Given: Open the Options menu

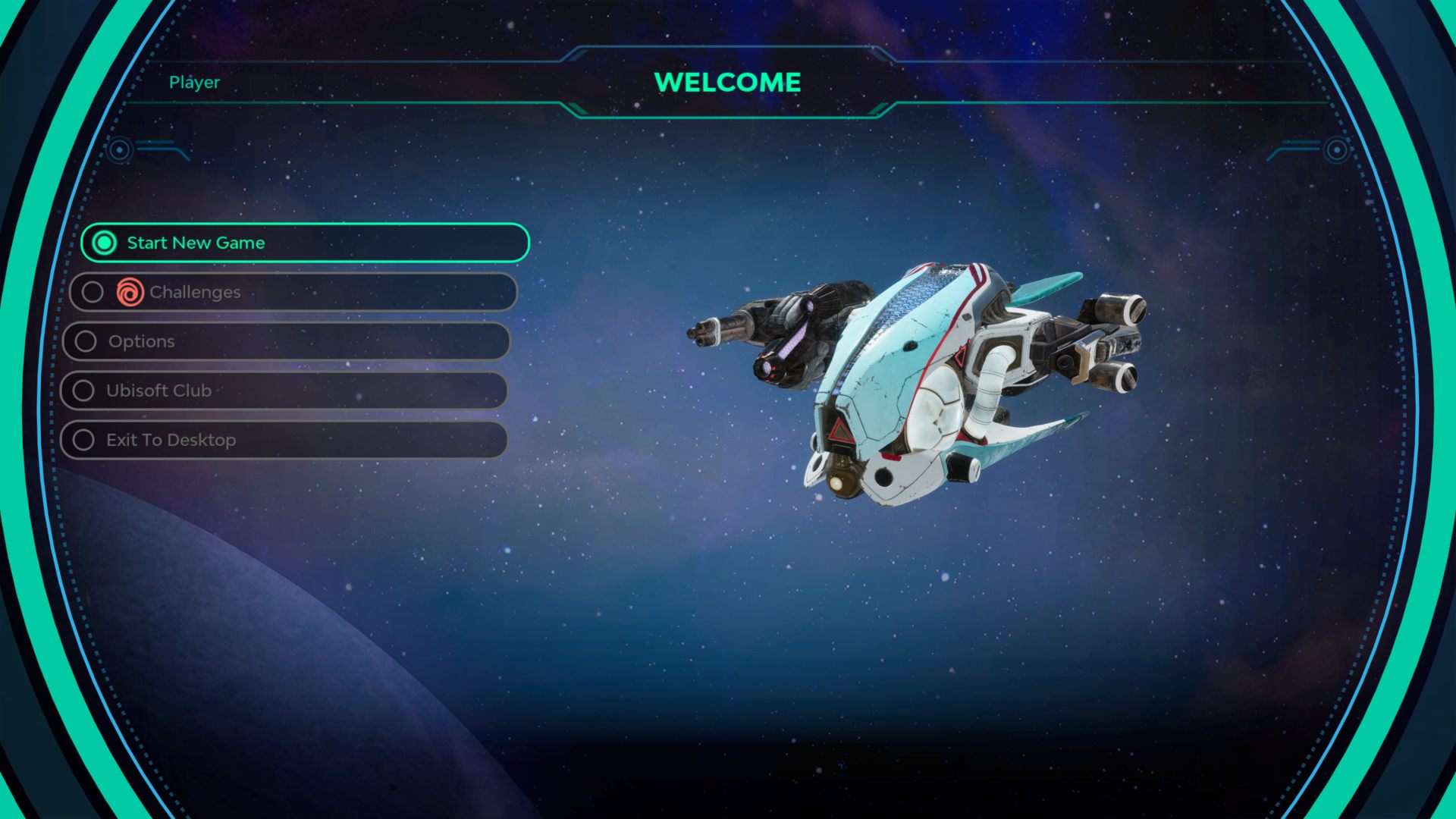Looking at the screenshot, I should pyautogui.click(x=287, y=341).
